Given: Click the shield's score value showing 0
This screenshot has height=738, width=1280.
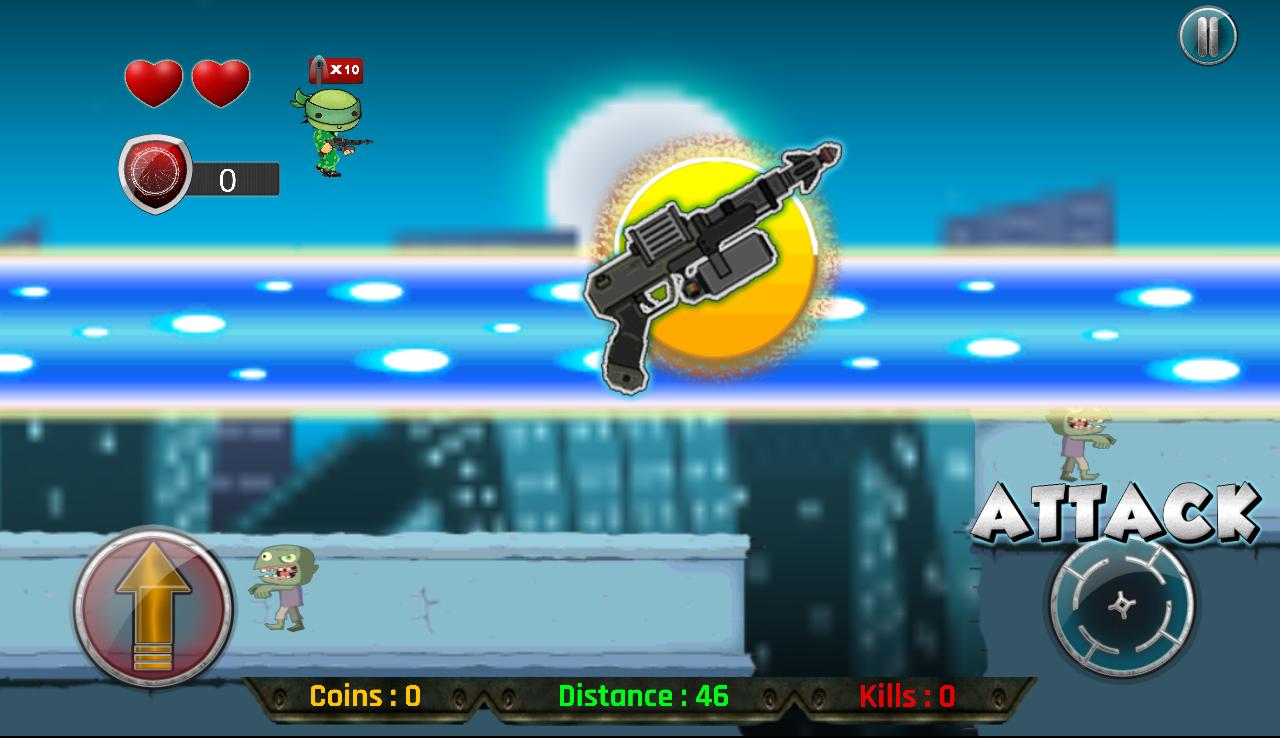Looking at the screenshot, I should 226,181.
